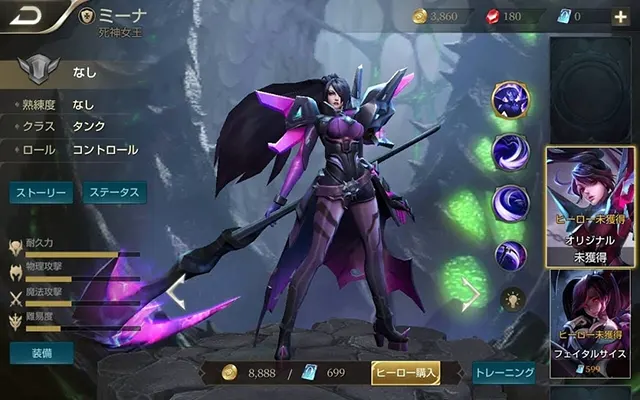Tap the lightbulb hint icon

(x=511, y=298)
